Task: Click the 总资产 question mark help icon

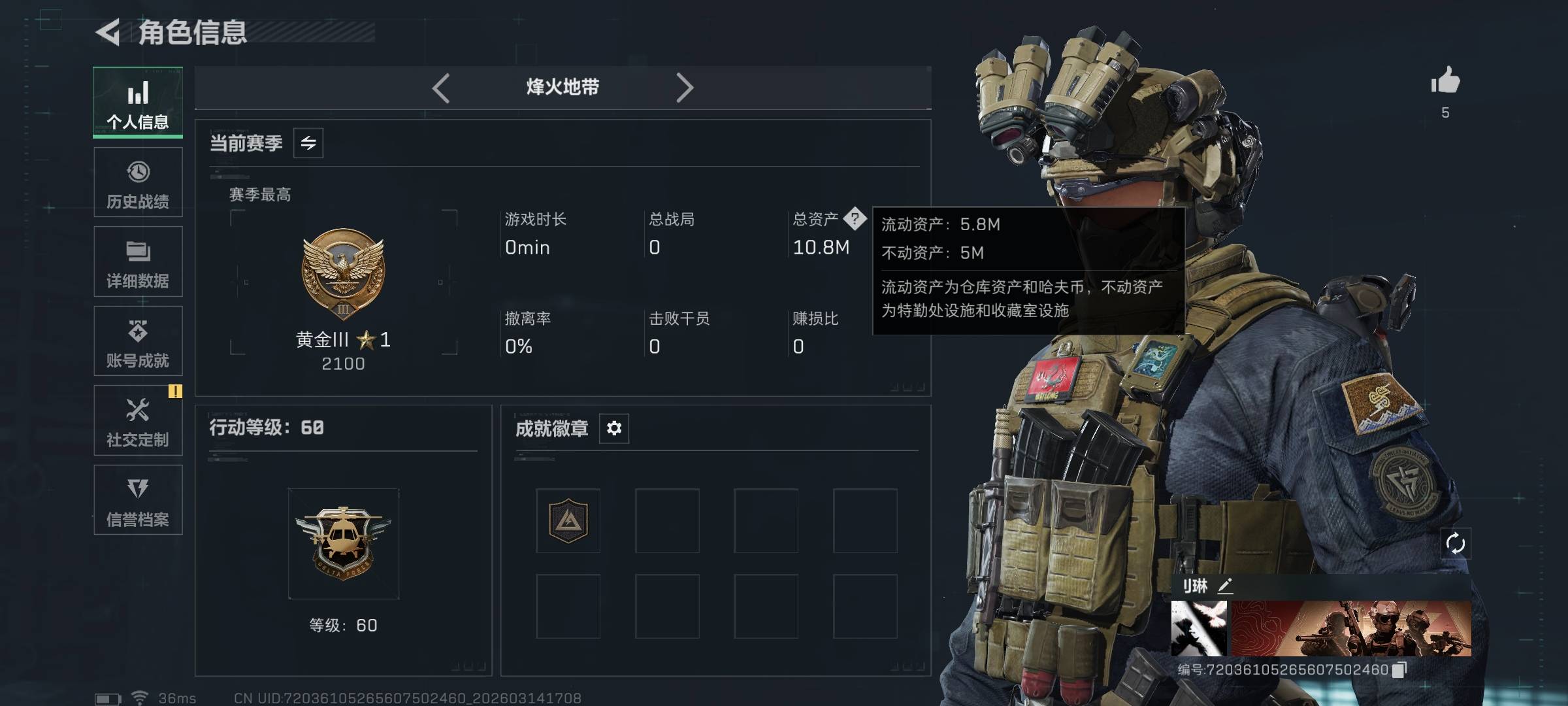Action: [855, 219]
